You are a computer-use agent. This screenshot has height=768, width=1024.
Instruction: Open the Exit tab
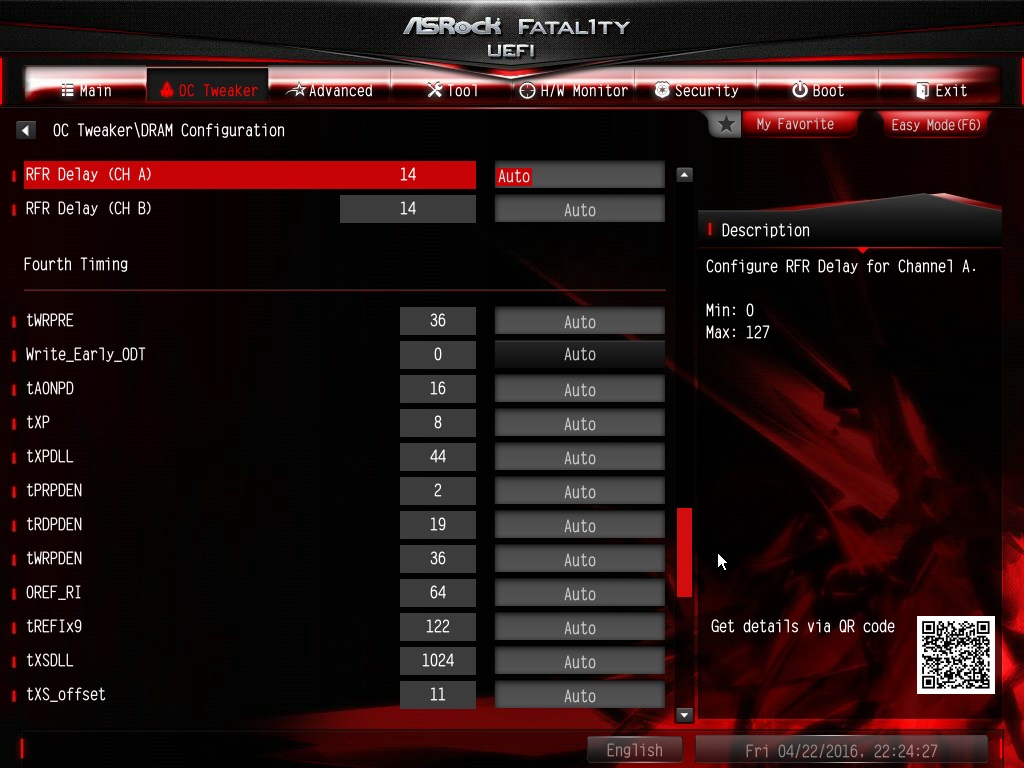pos(940,90)
